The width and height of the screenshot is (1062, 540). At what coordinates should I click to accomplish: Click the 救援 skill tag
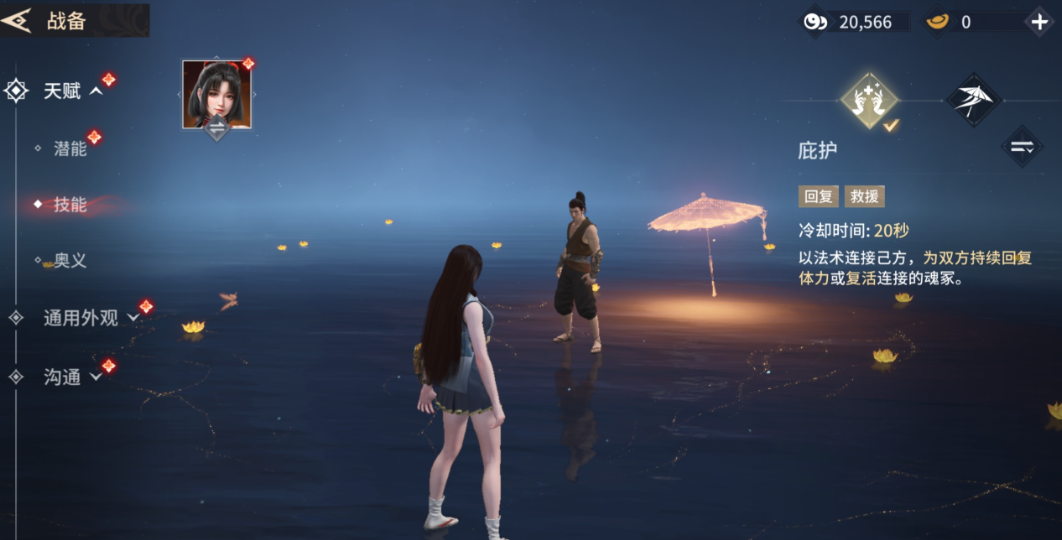click(865, 197)
